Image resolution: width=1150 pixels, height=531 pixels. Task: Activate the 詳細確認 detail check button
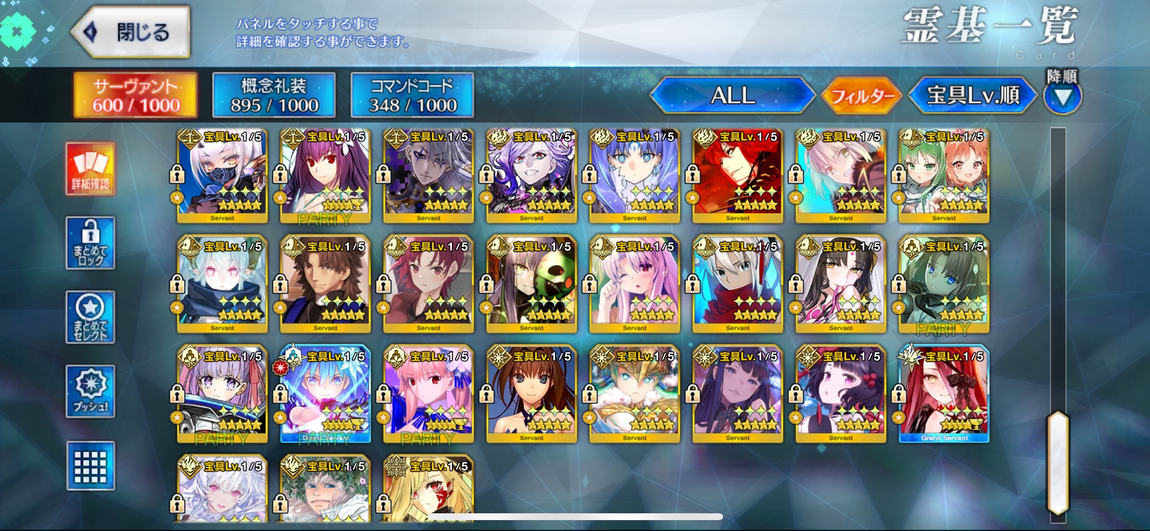(x=90, y=168)
